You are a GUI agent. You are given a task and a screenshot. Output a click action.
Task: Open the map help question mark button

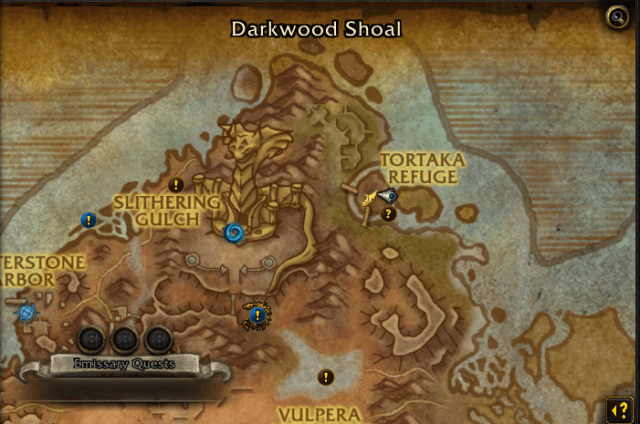(616, 410)
